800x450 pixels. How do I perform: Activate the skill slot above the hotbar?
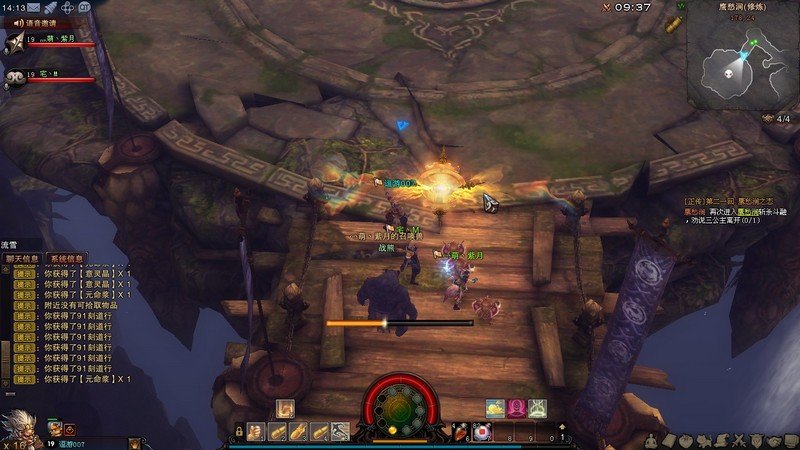click(x=285, y=408)
